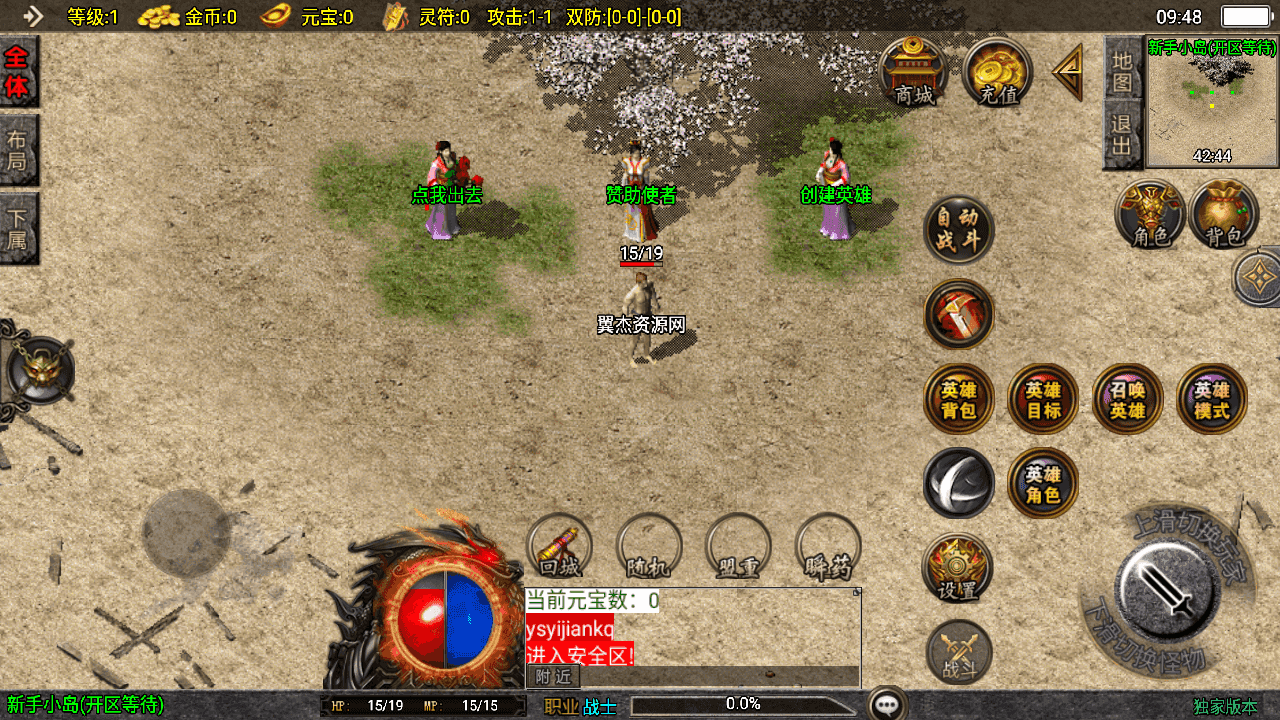Open 英雄角色 hero character
1280x720 pixels.
pyautogui.click(x=1043, y=484)
